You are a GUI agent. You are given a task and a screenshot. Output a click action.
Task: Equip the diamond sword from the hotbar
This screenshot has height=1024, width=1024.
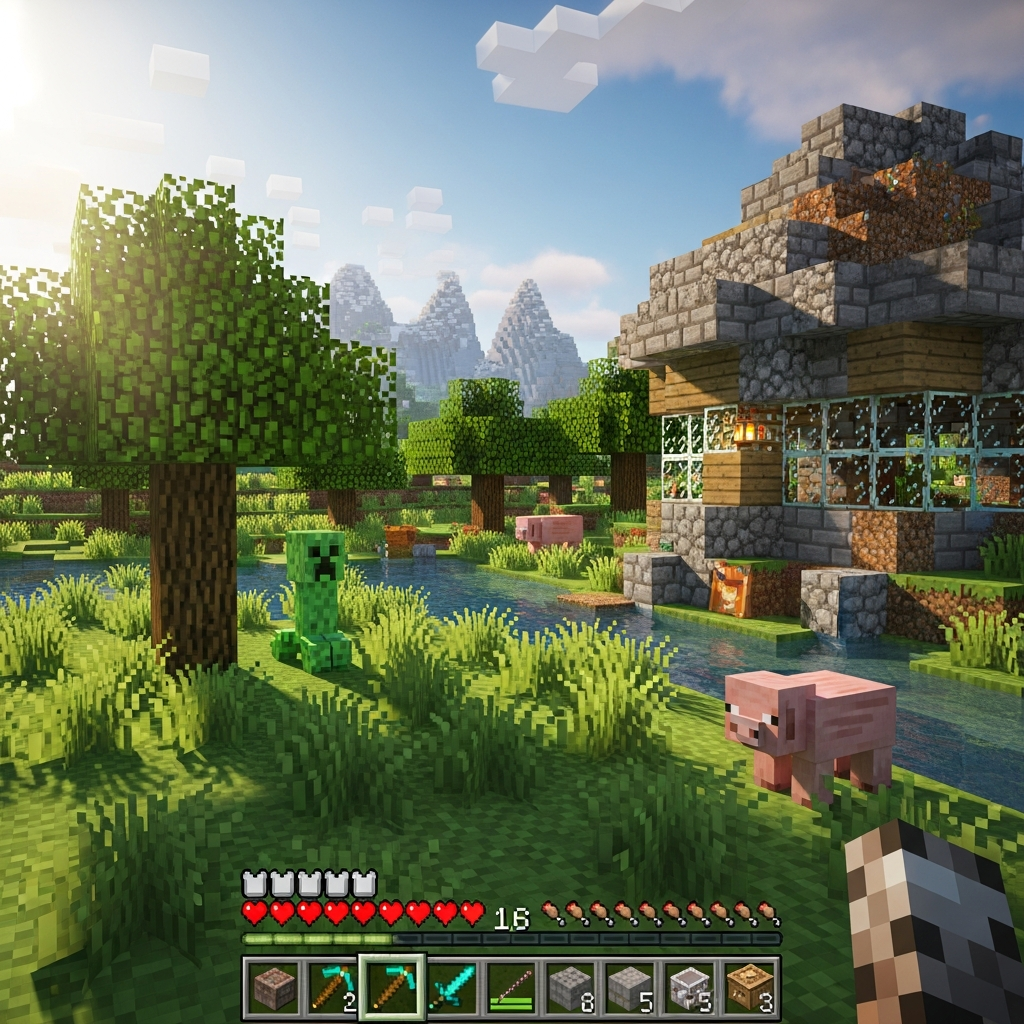(452, 988)
